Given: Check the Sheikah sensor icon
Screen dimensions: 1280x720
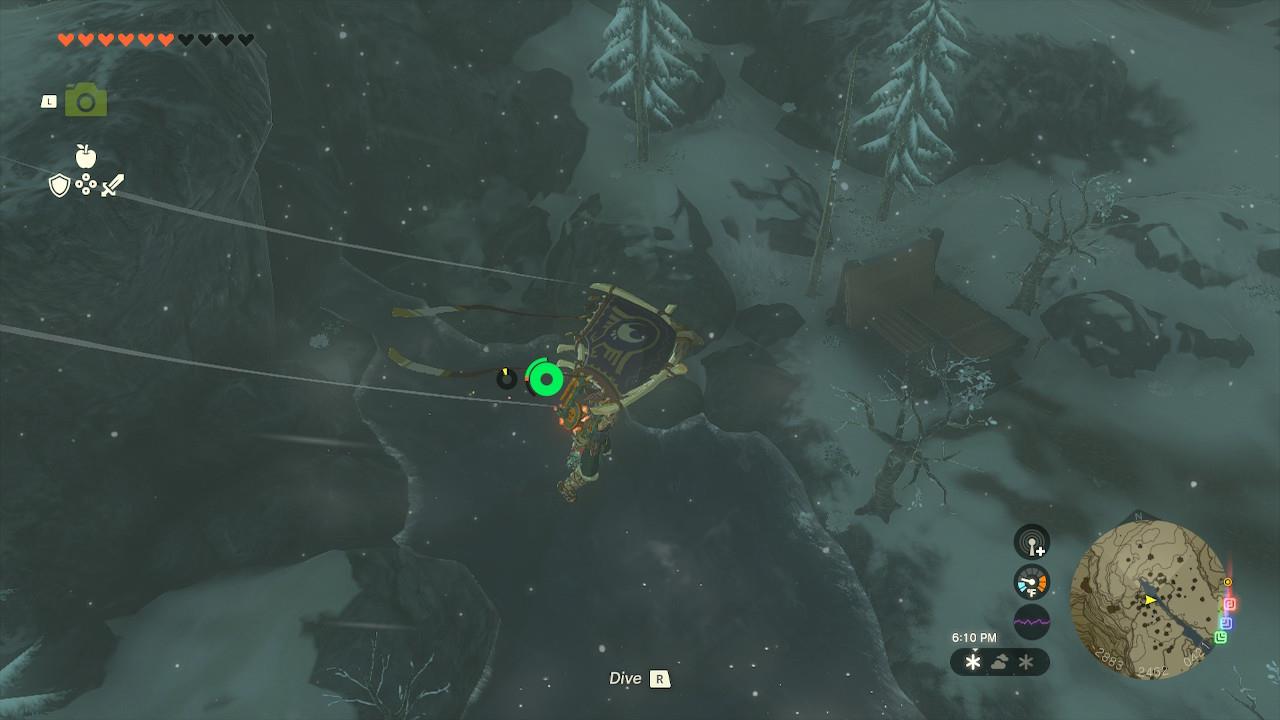Looking at the screenshot, I should point(1032,542).
